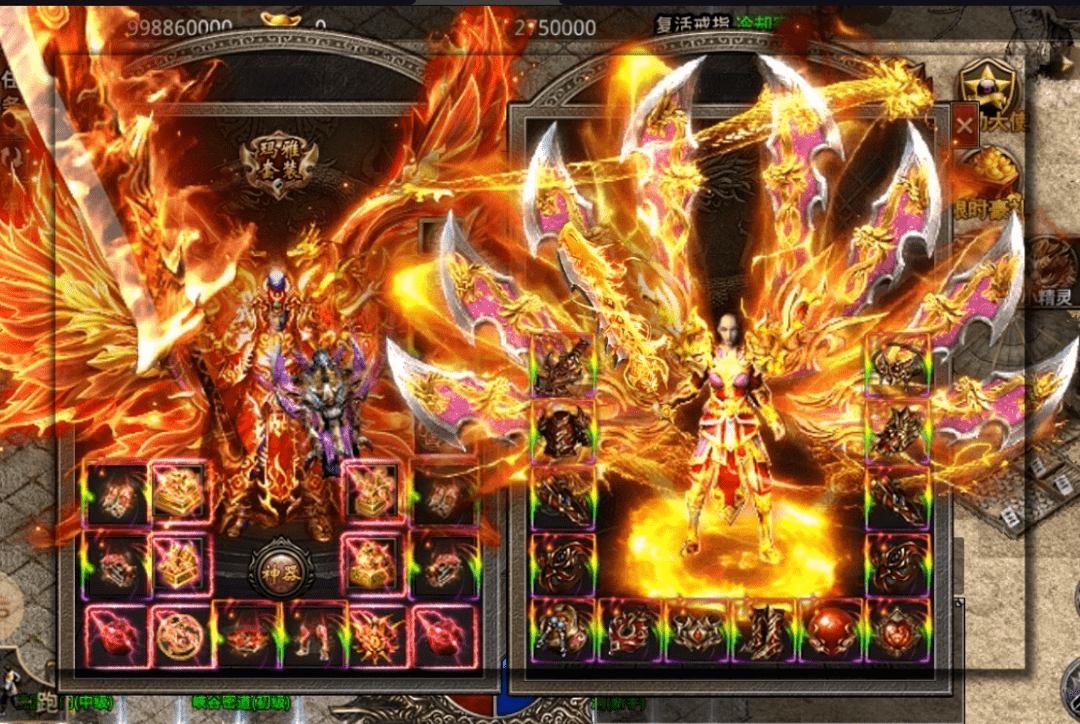The image size is (1080, 724).
Task: Select the silver belt slot in right panel
Action: 697,629
